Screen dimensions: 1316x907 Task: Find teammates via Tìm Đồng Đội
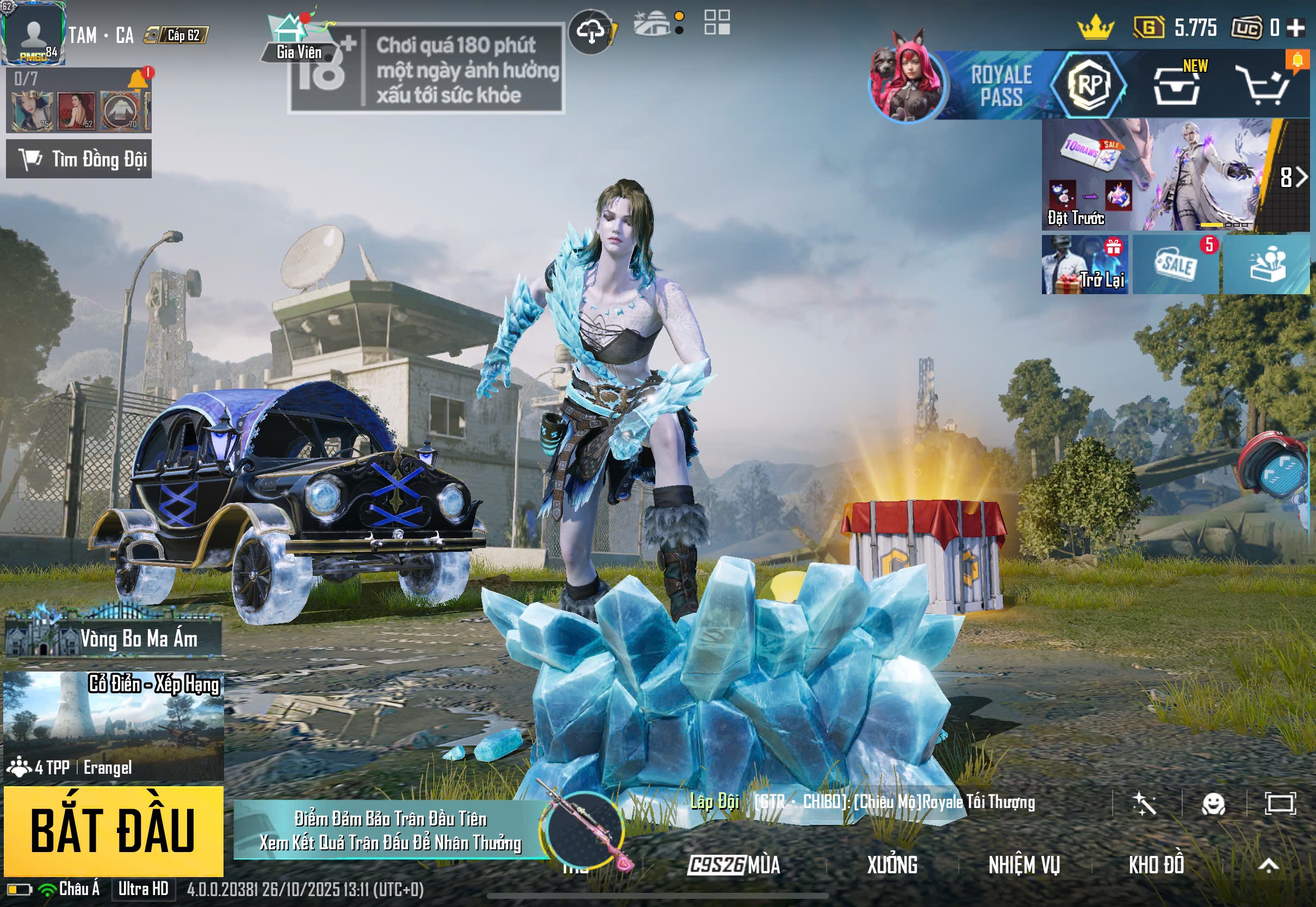pyautogui.click(x=79, y=159)
